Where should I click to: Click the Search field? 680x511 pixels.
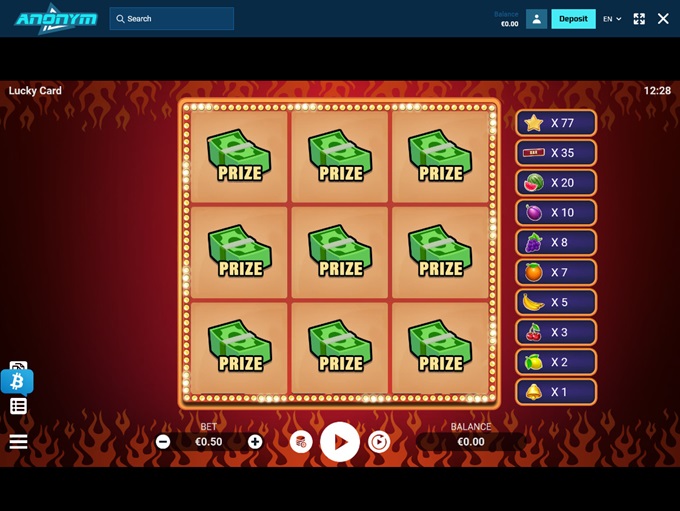click(172, 19)
